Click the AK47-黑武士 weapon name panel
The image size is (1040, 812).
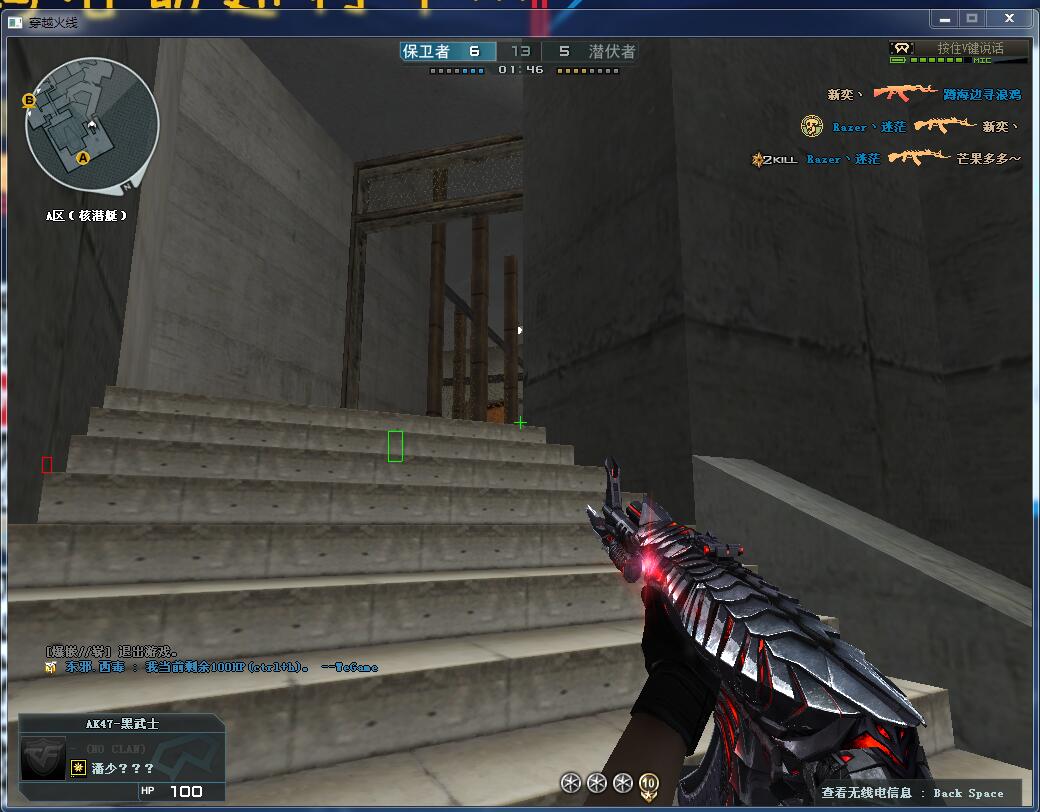pos(122,724)
